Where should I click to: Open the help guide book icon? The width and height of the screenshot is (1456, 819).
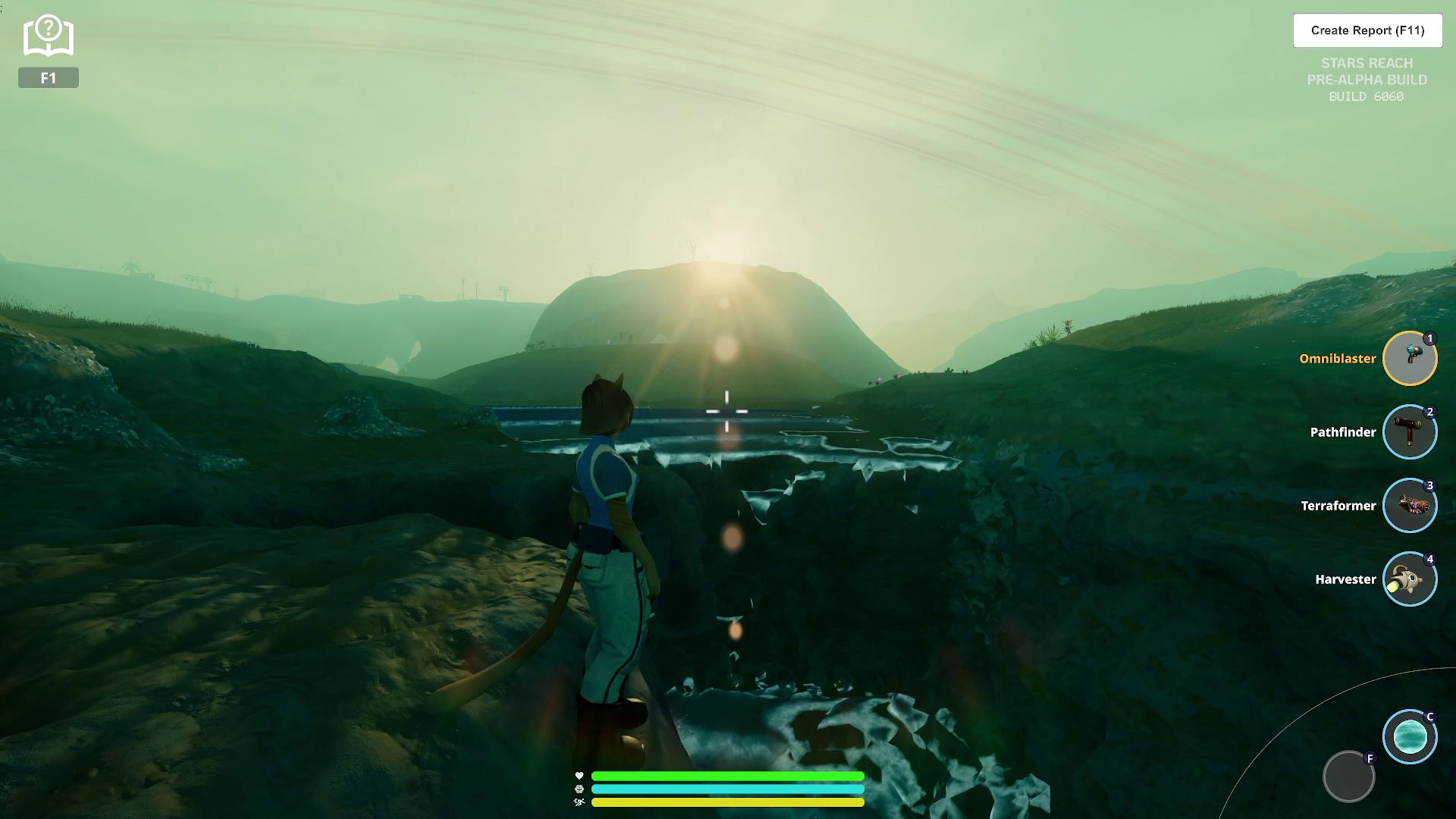(x=48, y=36)
